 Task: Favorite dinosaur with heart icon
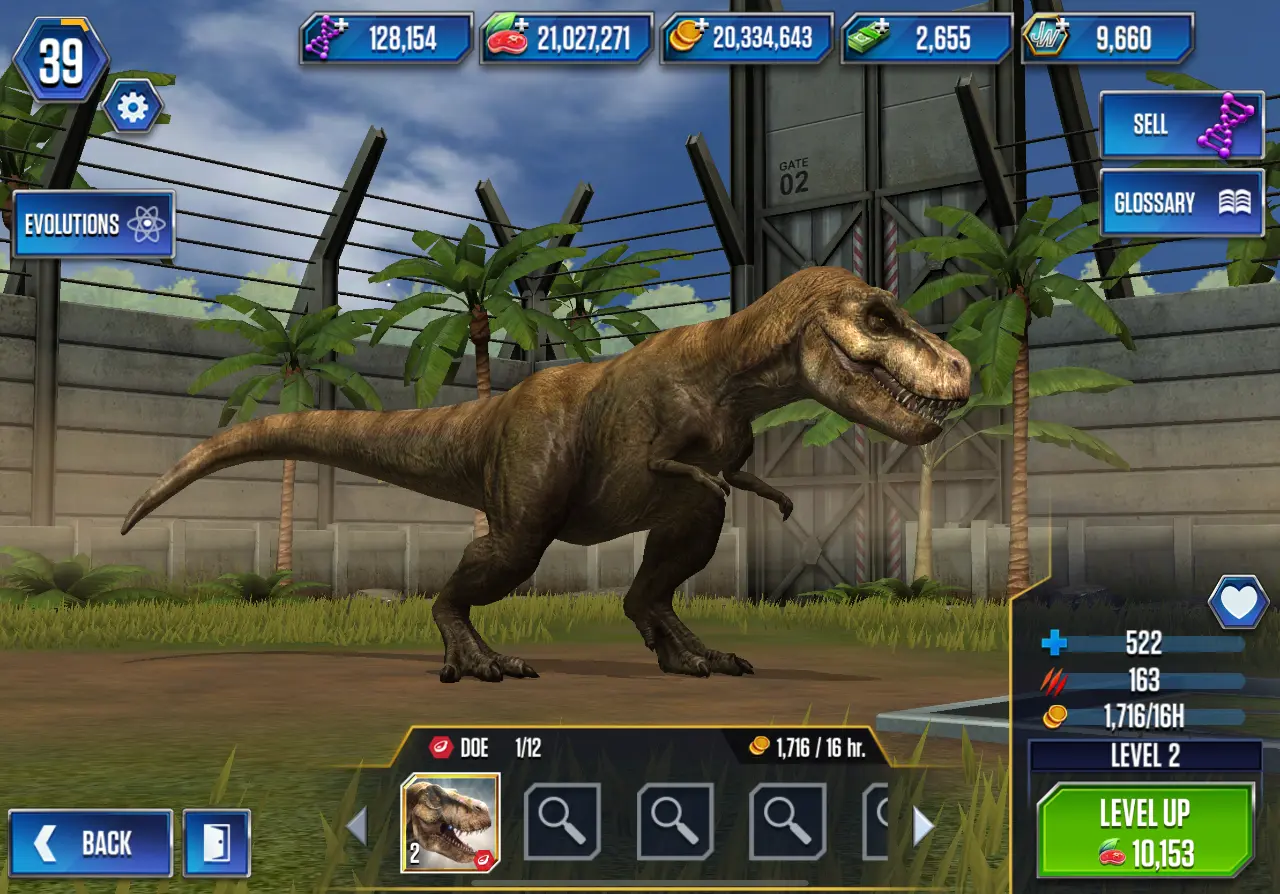point(1238,602)
